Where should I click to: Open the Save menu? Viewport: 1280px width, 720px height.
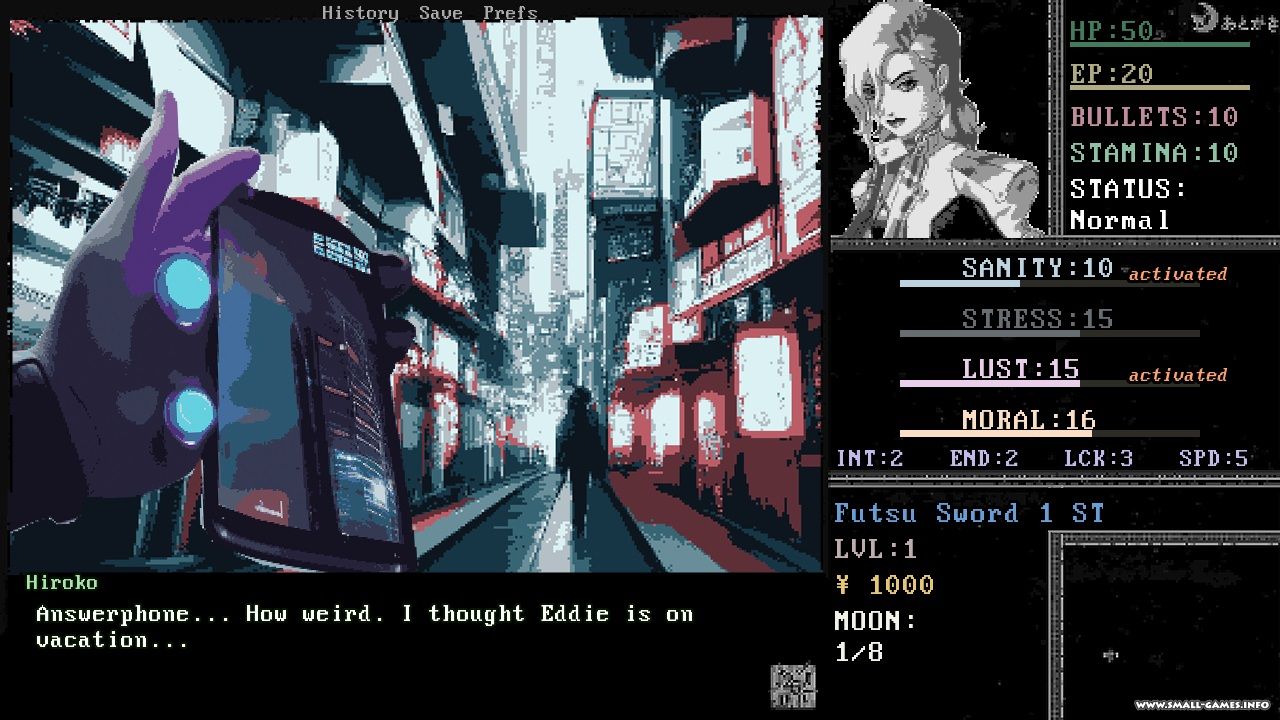(x=440, y=13)
